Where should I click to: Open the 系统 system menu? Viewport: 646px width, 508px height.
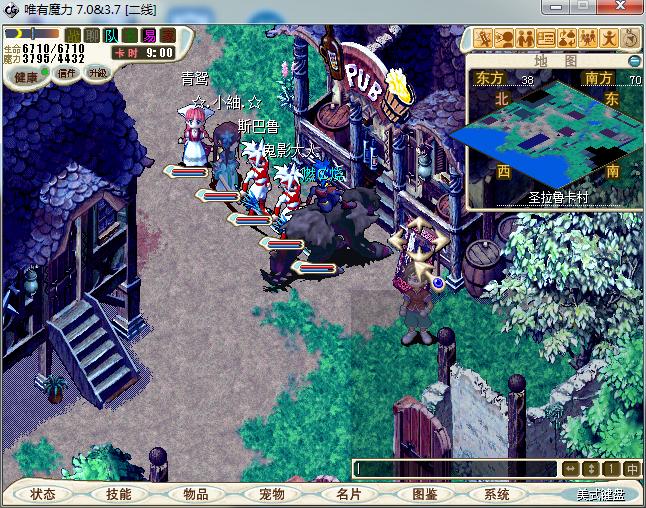point(497,494)
